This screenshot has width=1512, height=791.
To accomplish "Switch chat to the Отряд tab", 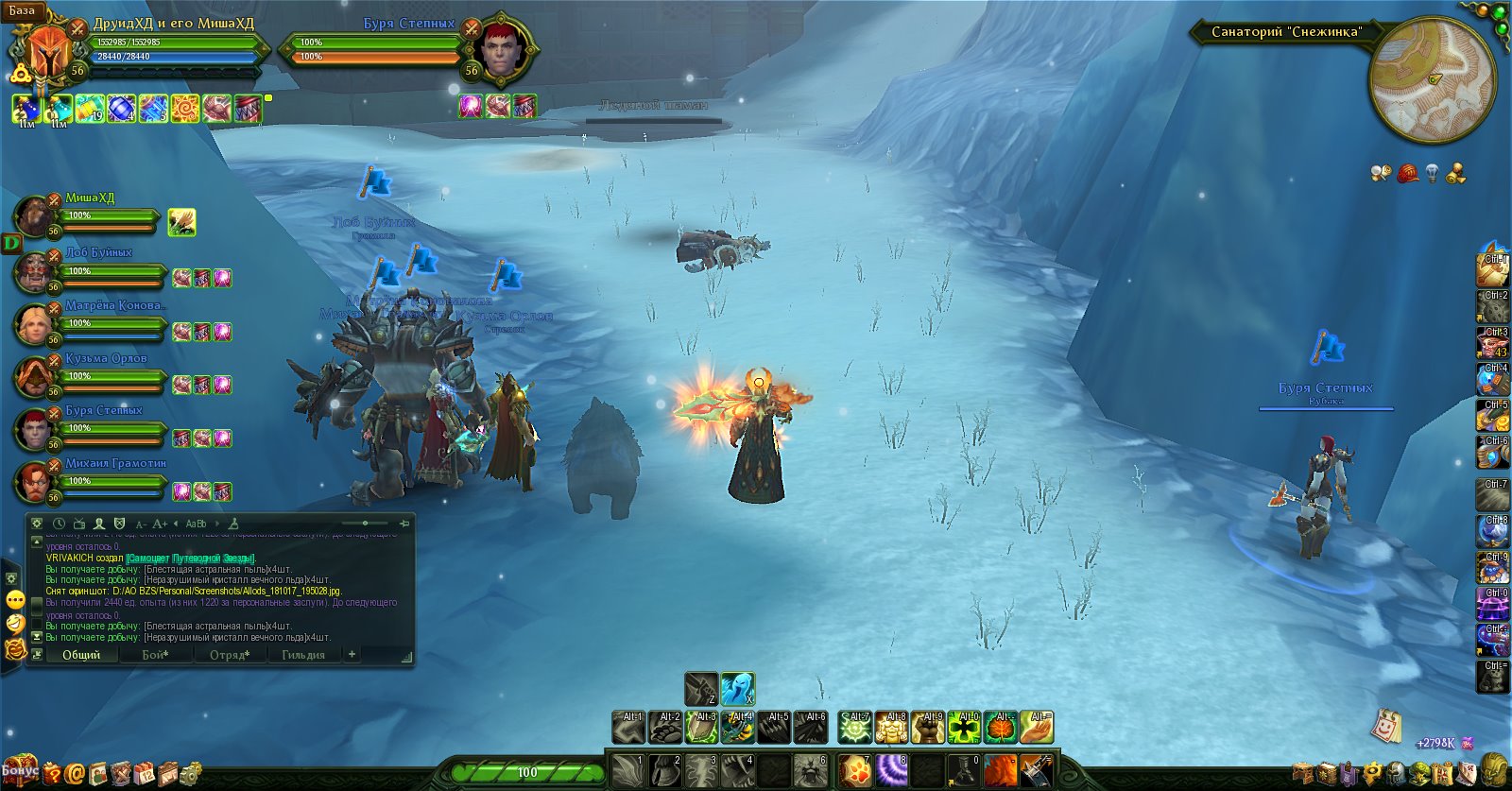I will click(229, 654).
